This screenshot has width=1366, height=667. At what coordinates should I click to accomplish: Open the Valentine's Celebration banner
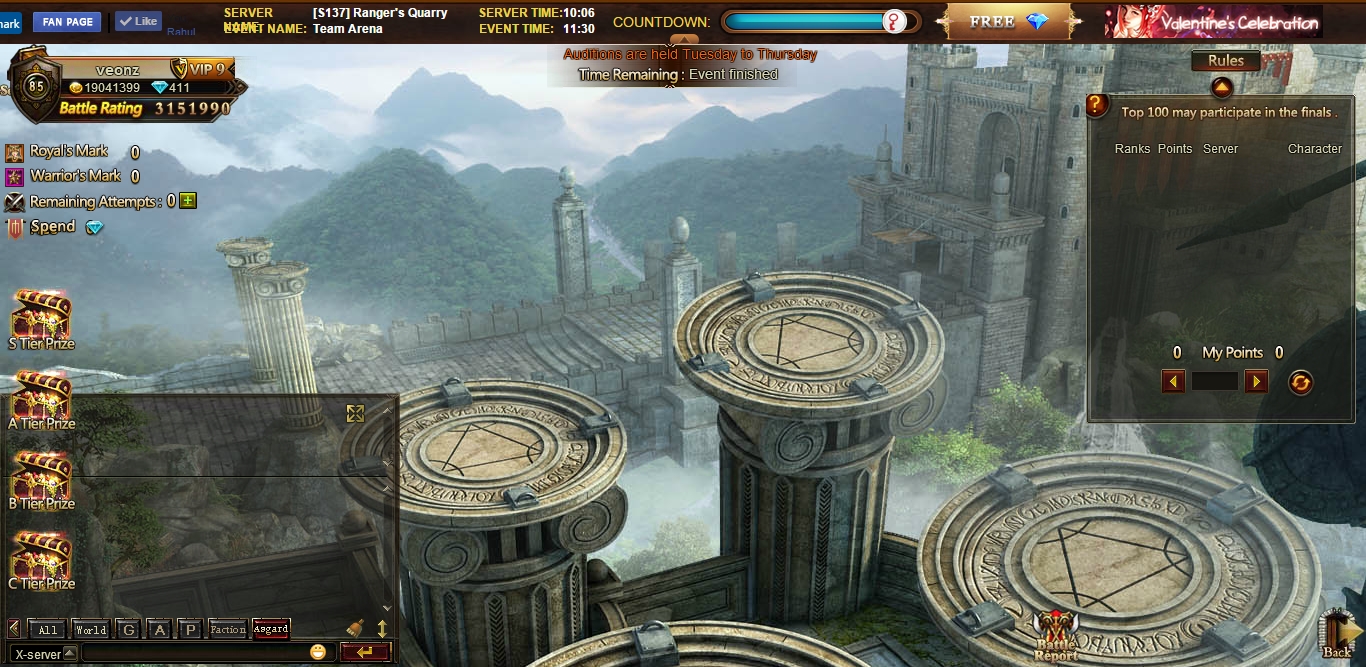tap(1213, 21)
